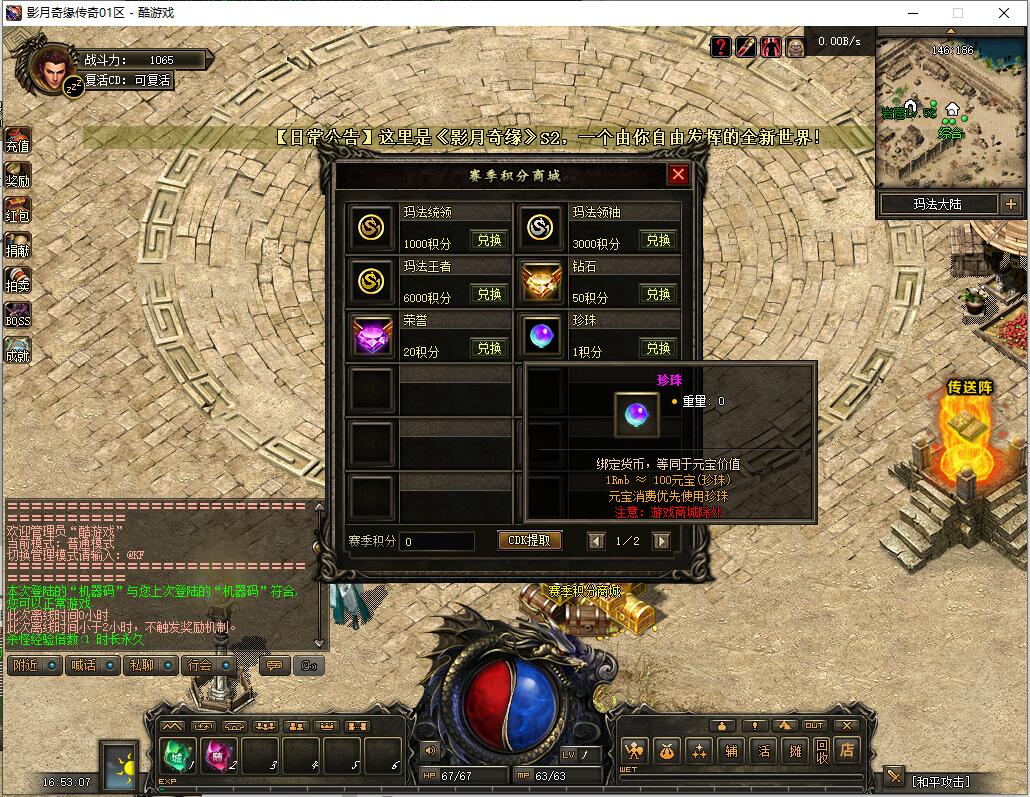
Task: Maximize the game window
Action: tap(957, 13)
